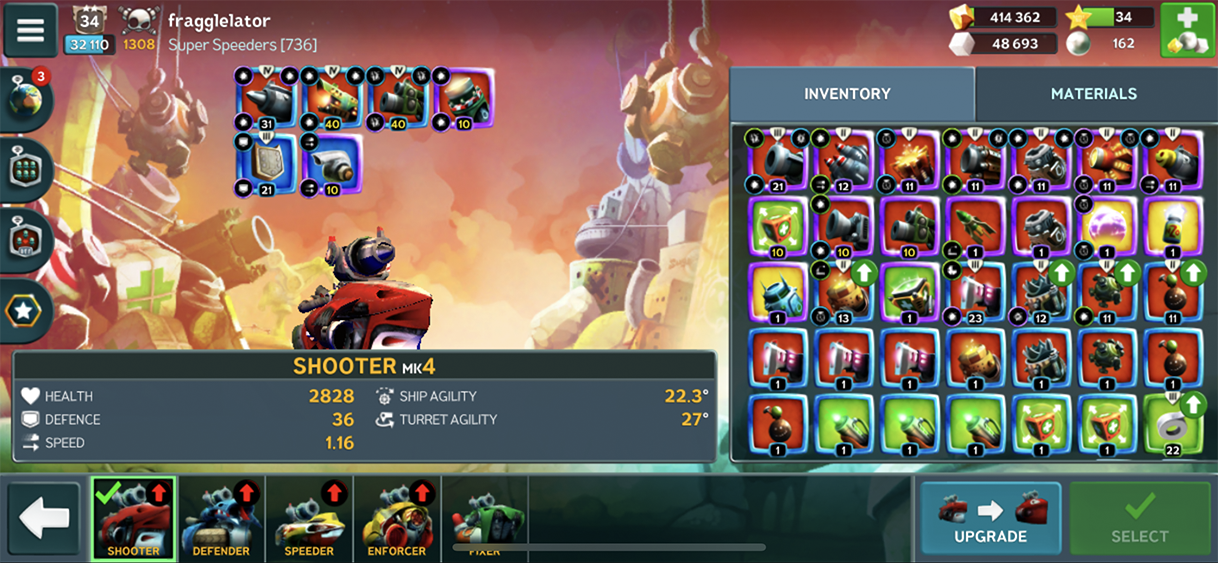Choose the Enforcer ship tile

pyautogui.click(x=397, y=518)
